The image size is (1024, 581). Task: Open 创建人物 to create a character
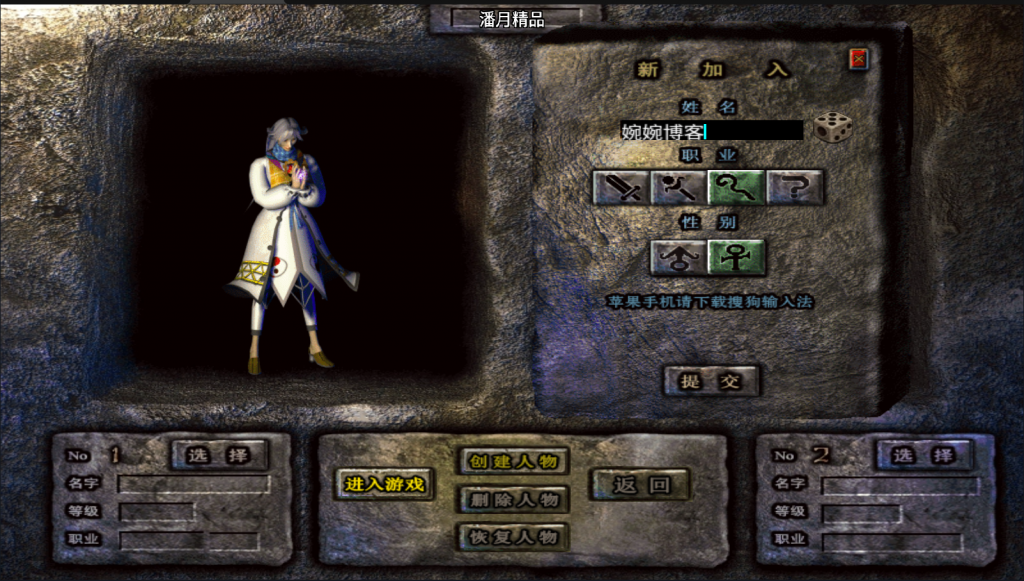pyautogui.click(x=513, y=461)
